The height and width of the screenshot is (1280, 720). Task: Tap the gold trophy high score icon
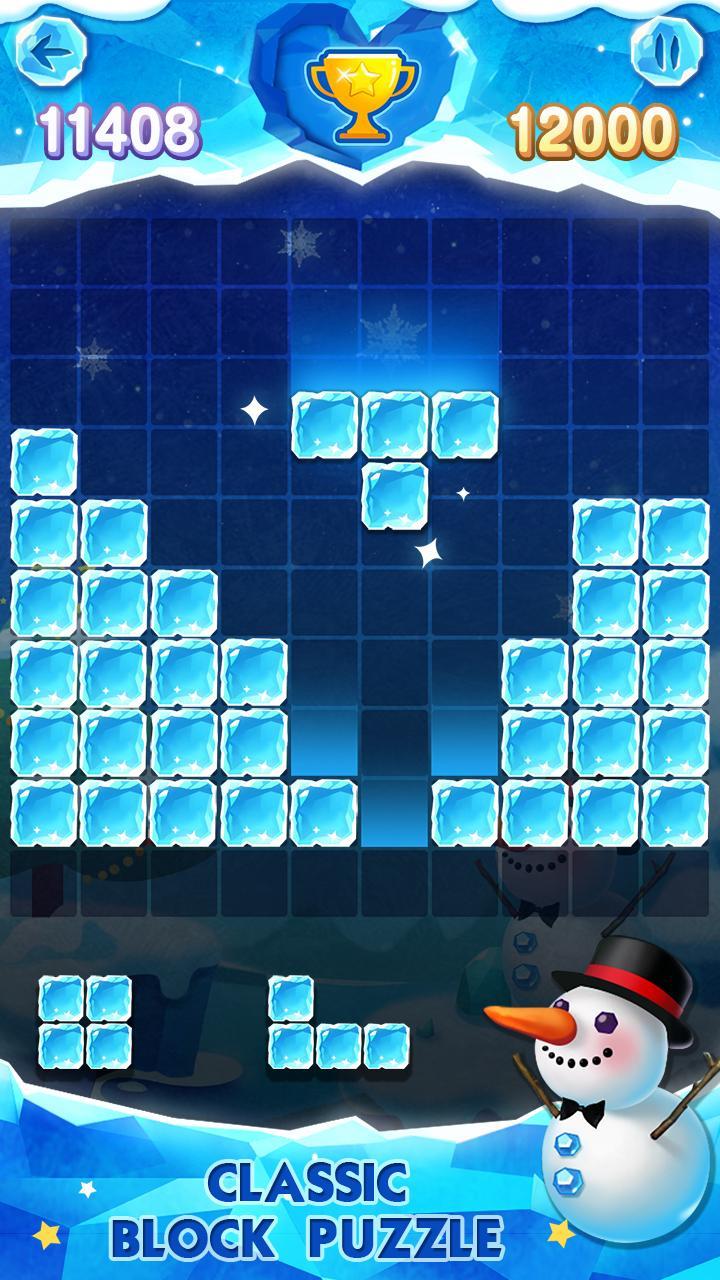[358, 93]
